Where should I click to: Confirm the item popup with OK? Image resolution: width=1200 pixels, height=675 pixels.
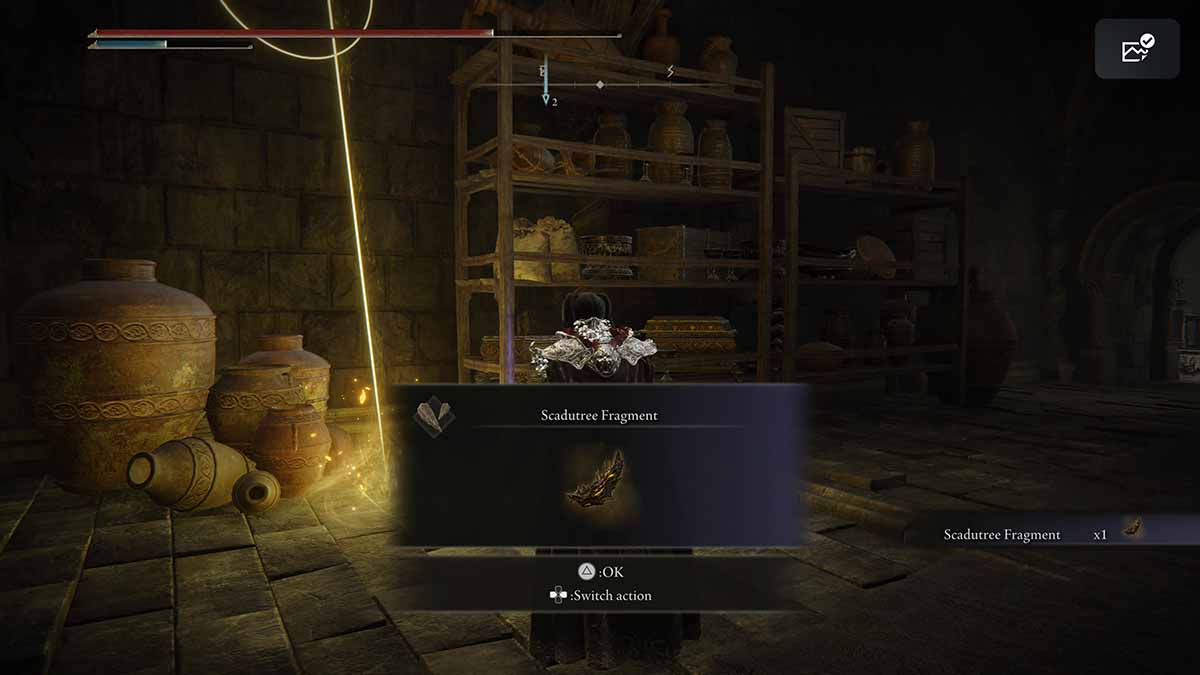coord(598,572)
